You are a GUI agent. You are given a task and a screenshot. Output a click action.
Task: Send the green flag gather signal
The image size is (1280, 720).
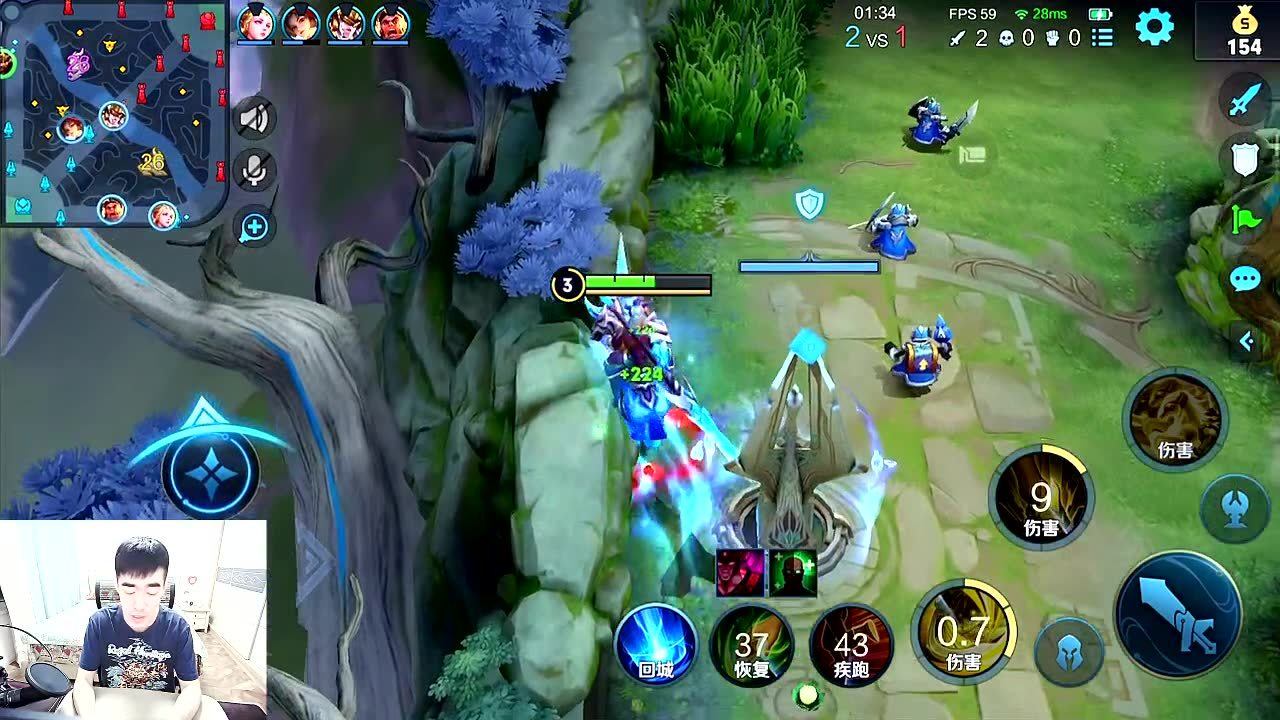[1246, 218]
